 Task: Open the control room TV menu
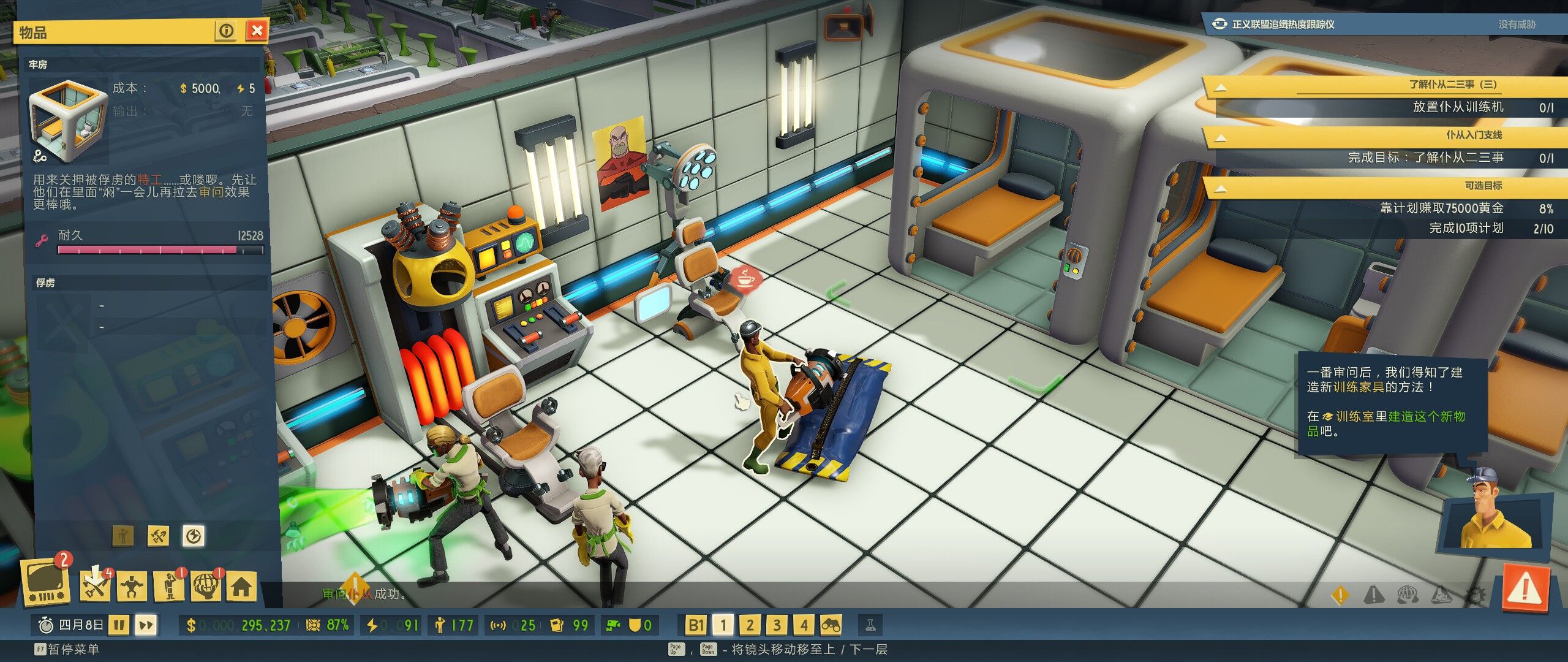[45, 582]
